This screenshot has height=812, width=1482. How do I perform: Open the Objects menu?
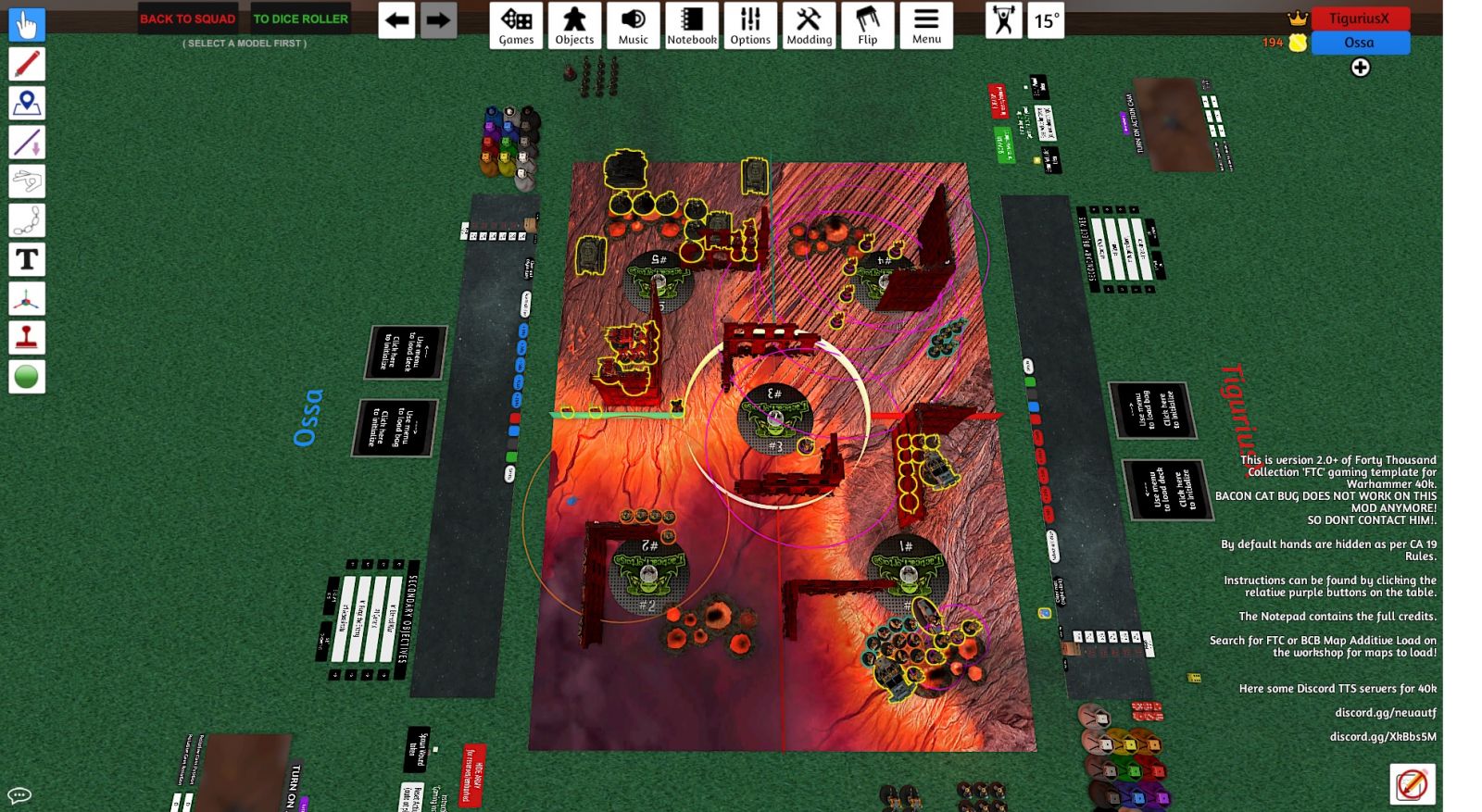pos(574,25)
